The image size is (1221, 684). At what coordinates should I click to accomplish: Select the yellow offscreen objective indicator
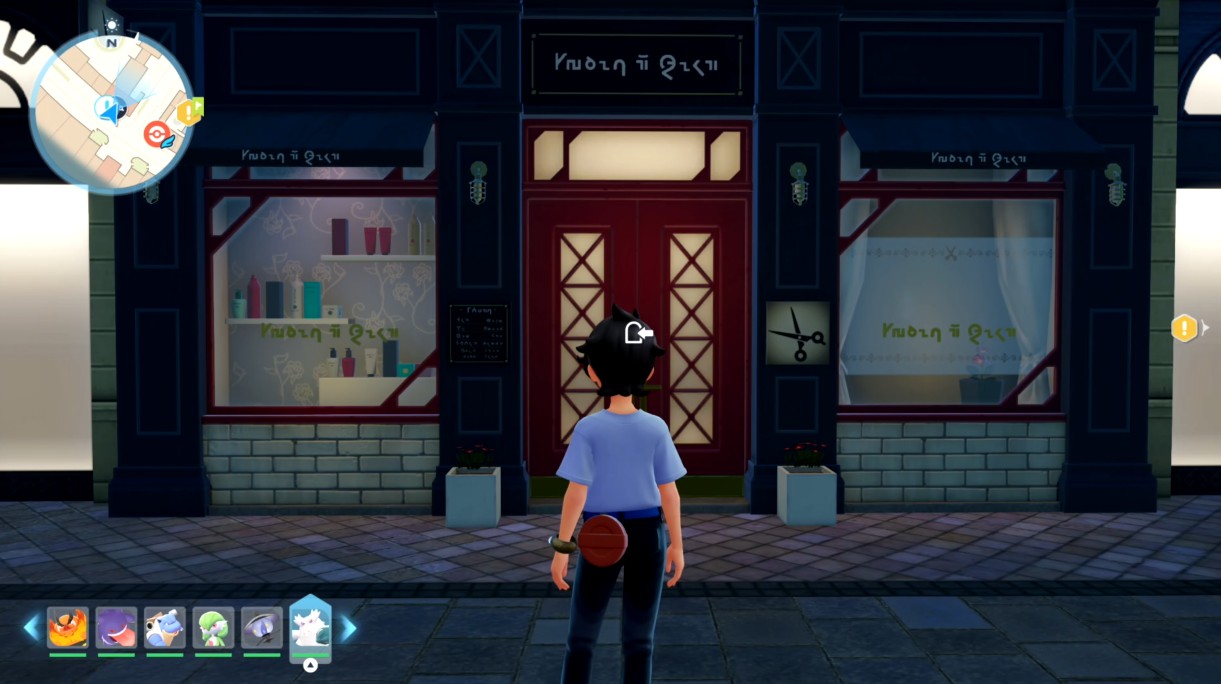[x=1185, y=327]
